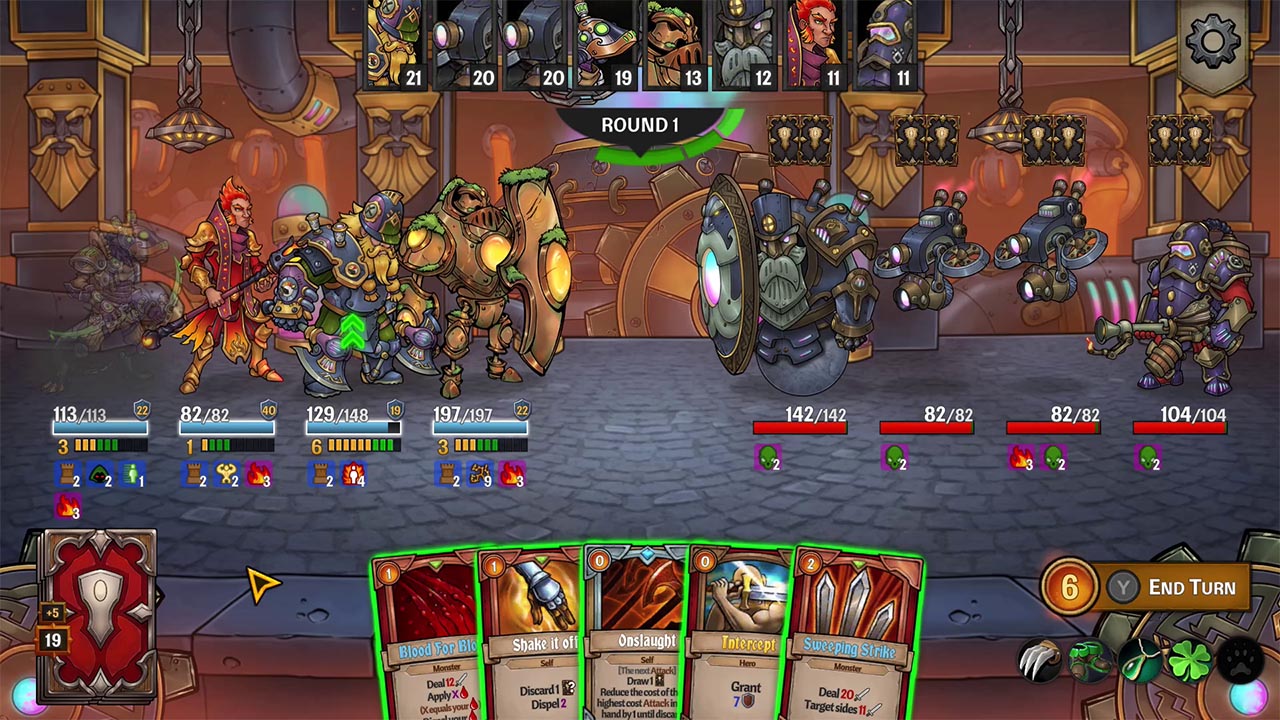Select the four-leaf clover icon
Image resolution: width=1280 pixels, height=720 pixels.
click(x=1188, y=661)
